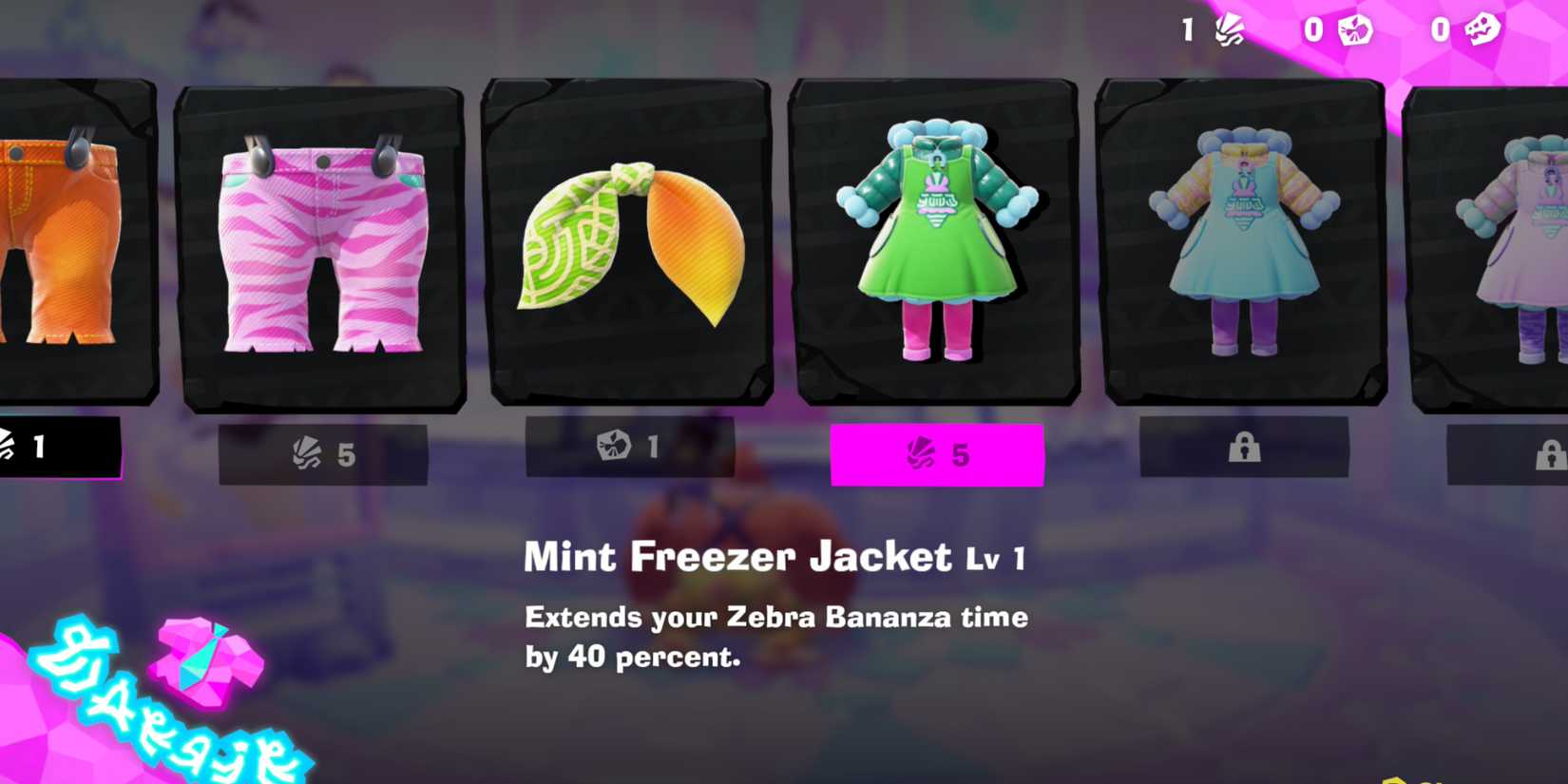Click the fossil skull currency icon at top right

pos(1482,29)
